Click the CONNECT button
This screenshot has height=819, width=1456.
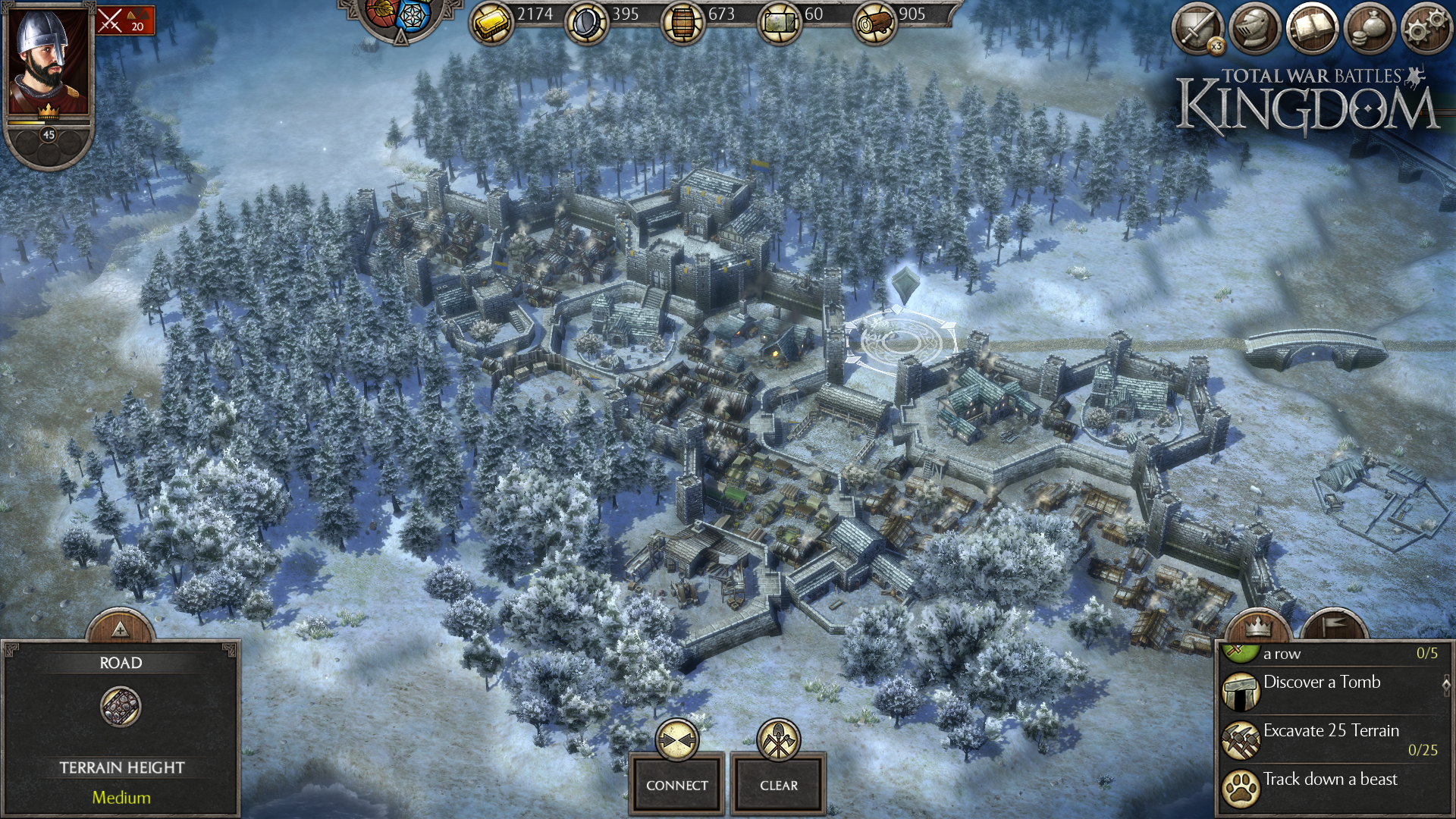point(676,785)
